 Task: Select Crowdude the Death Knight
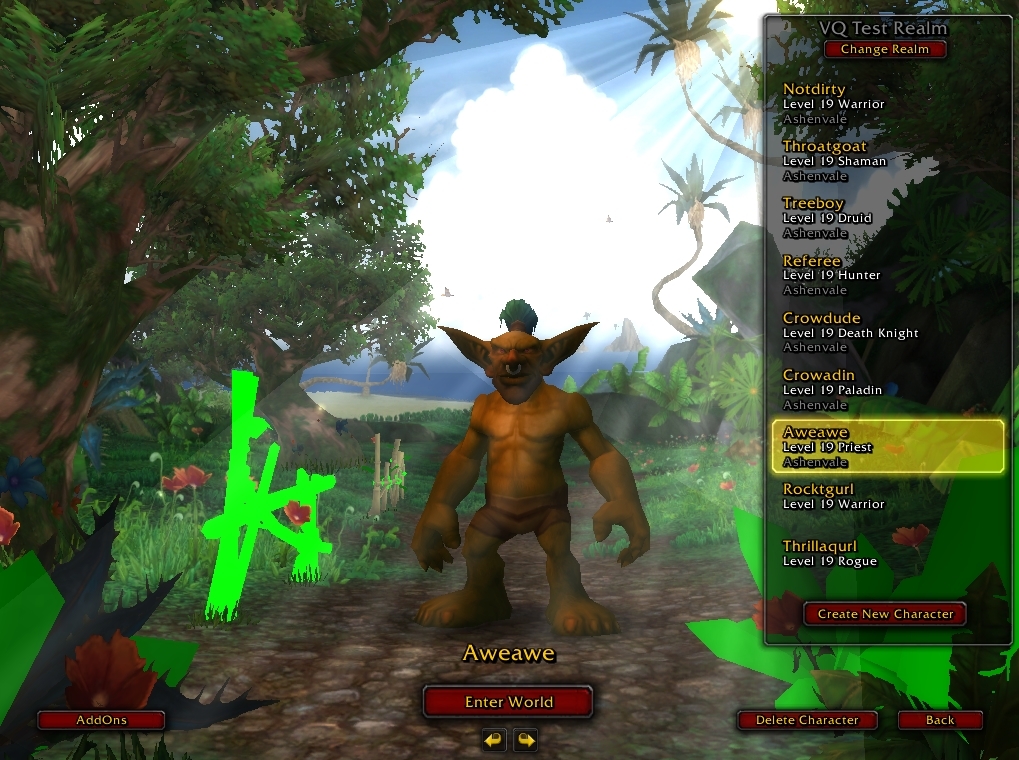pos(885,333)
